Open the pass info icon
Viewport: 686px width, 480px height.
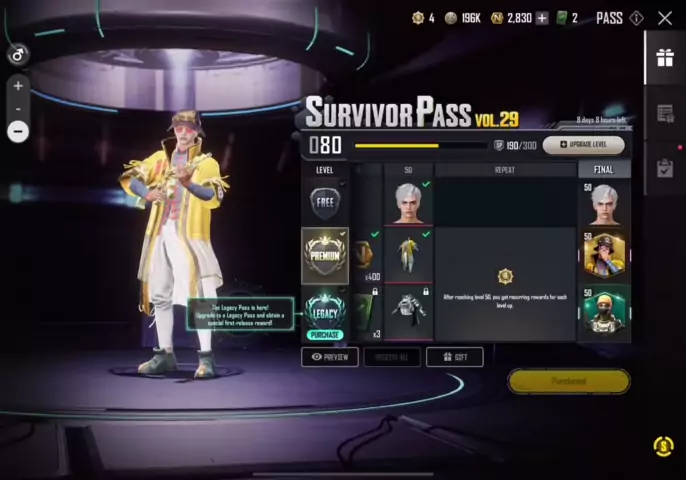(x=637, y=18)
